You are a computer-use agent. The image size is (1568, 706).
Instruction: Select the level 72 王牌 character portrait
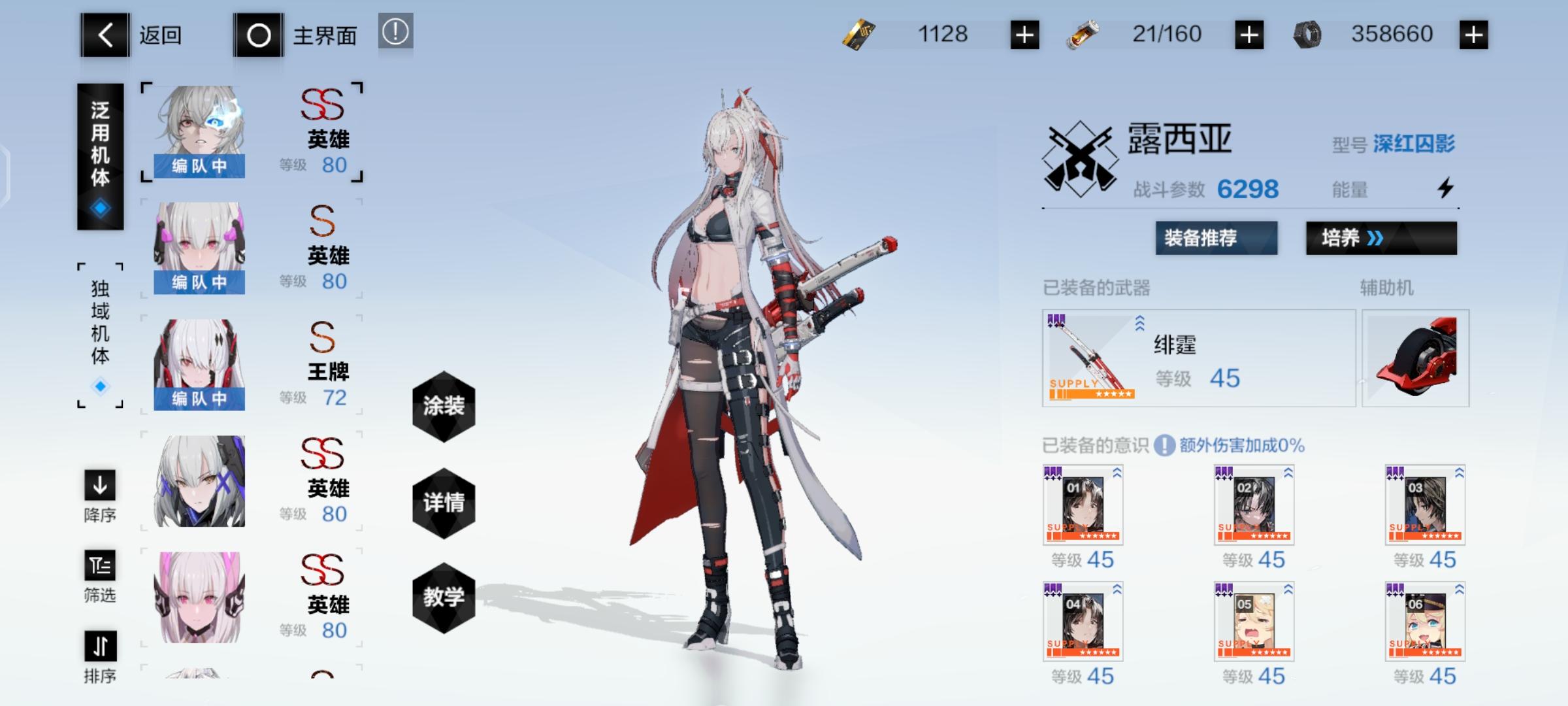point(199,360)
